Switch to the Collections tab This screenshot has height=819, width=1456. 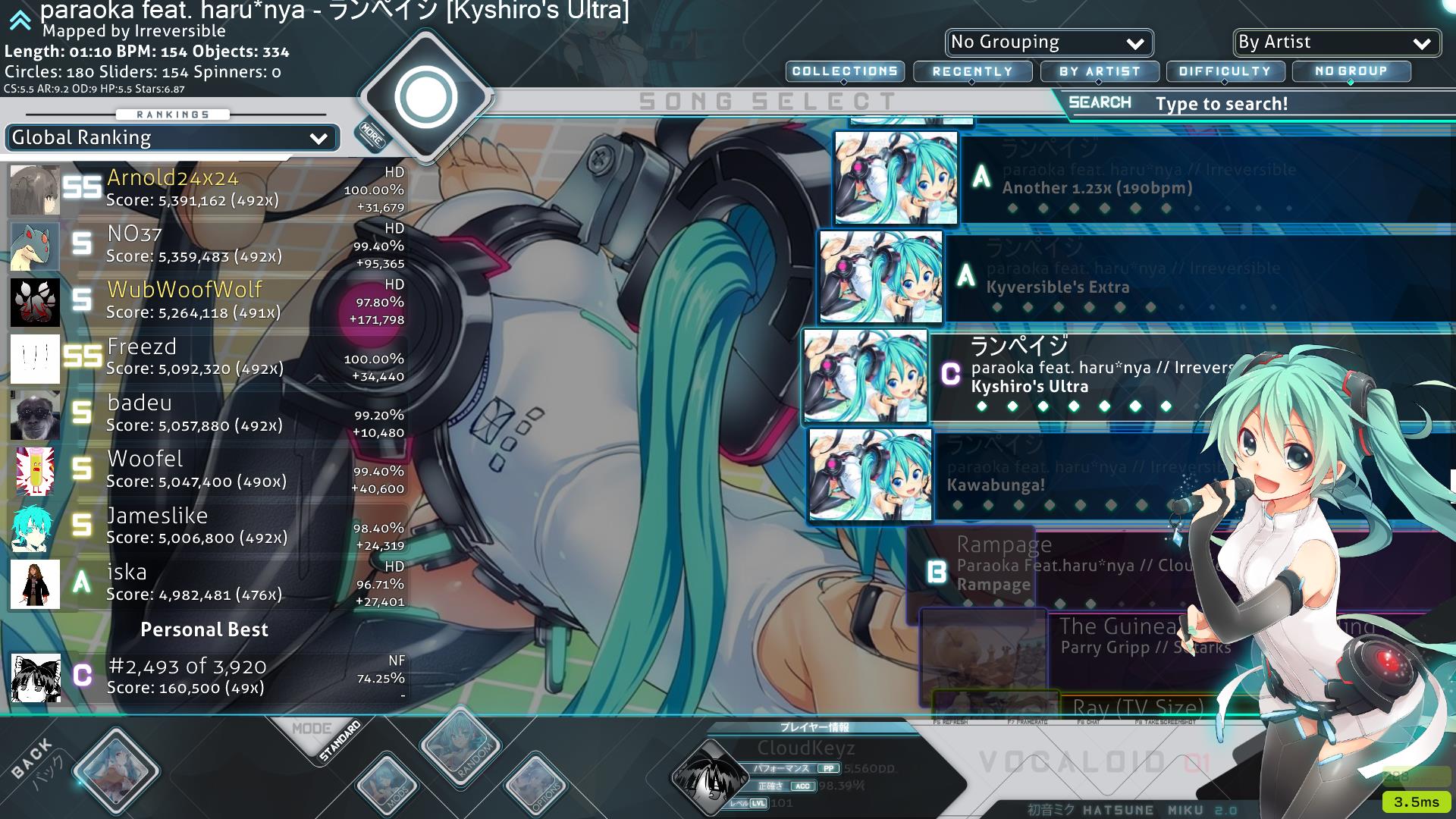point(845,71)
